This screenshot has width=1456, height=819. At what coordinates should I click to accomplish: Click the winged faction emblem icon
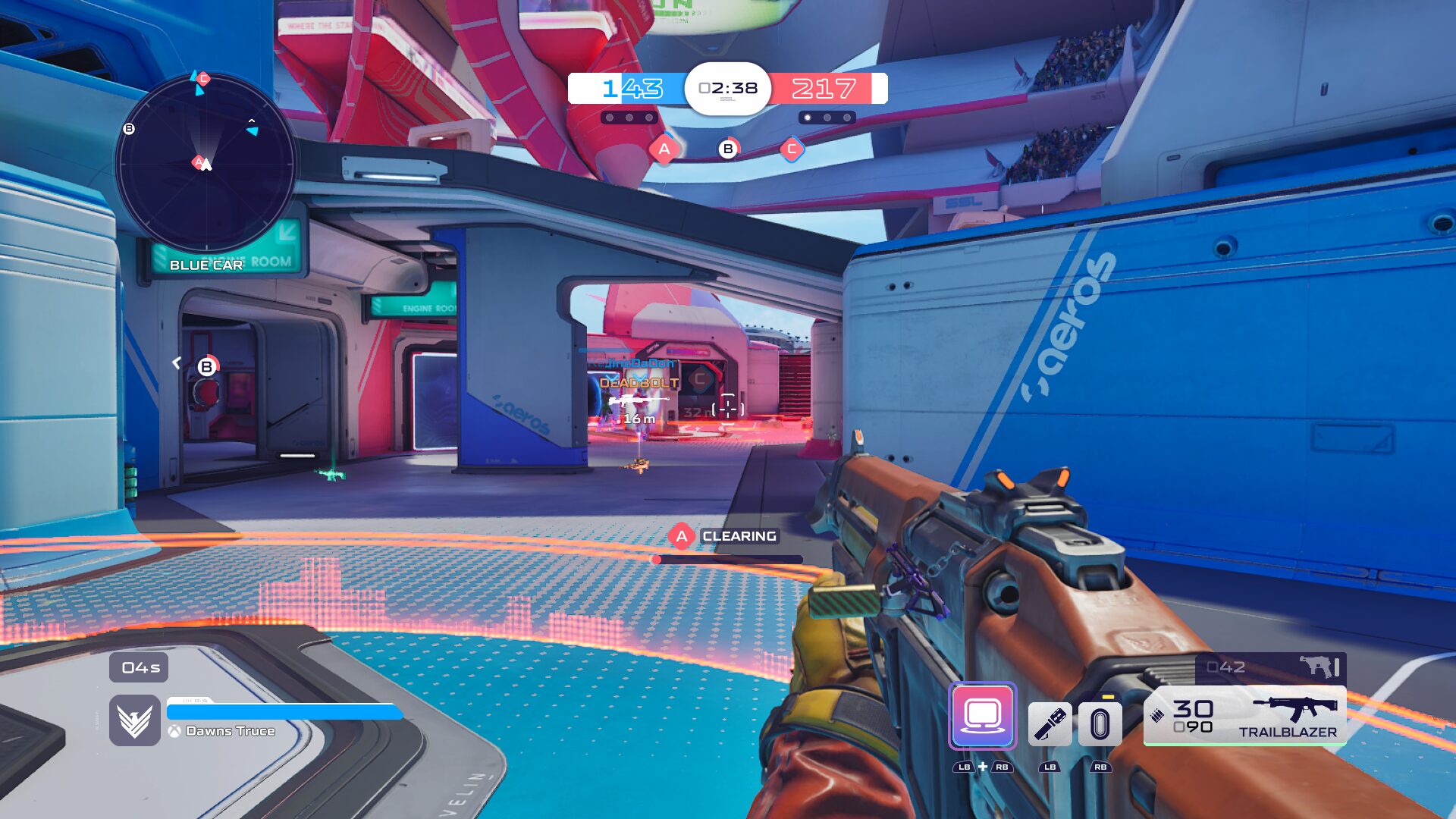click(x=135, y=720)
